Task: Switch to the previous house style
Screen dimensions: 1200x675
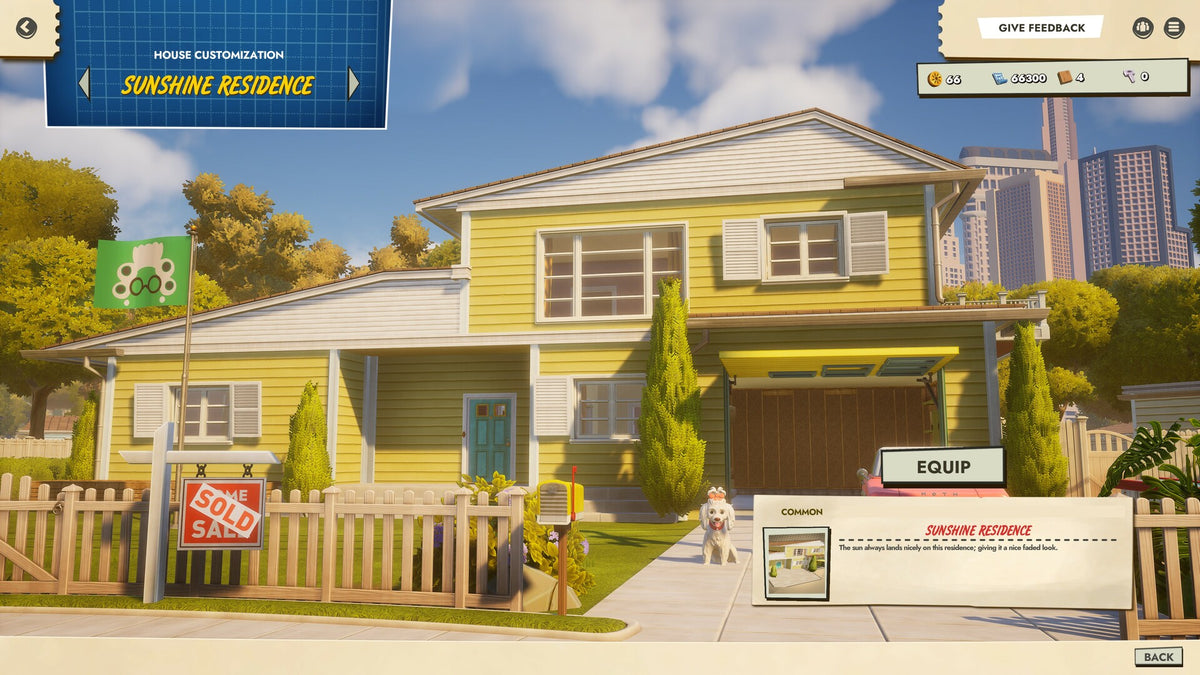Action: point(84,84)
